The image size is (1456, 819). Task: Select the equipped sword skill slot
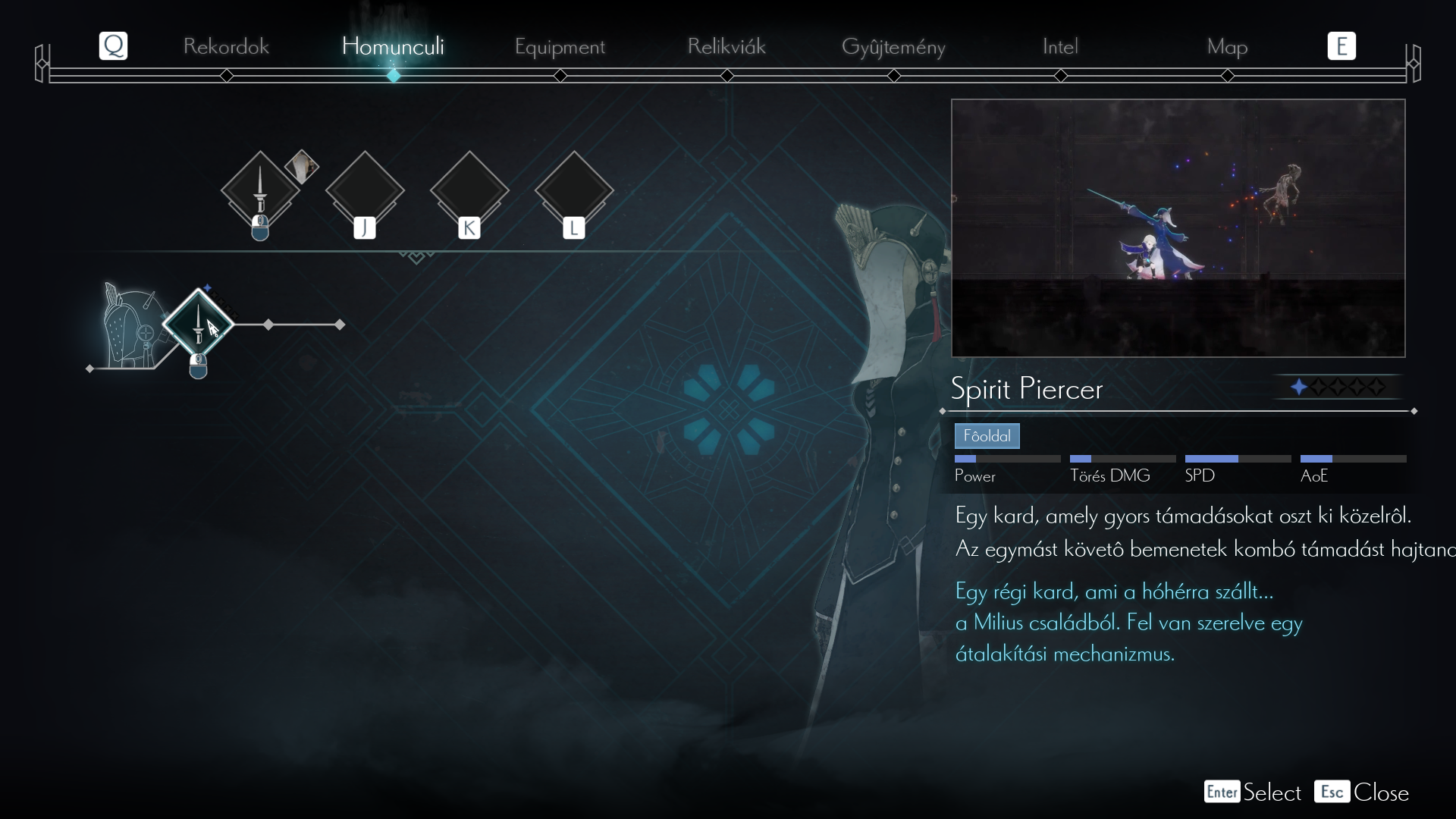260,190
